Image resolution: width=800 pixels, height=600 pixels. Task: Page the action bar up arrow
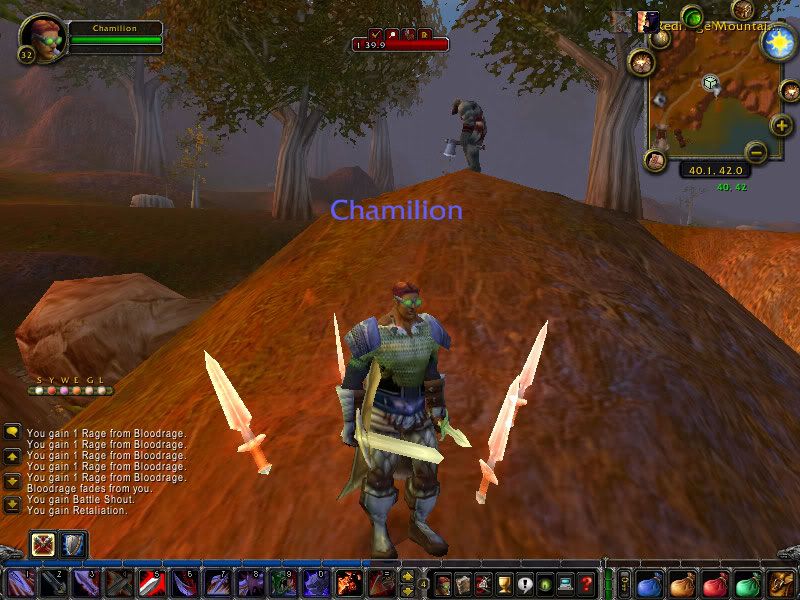click(407, 576)
